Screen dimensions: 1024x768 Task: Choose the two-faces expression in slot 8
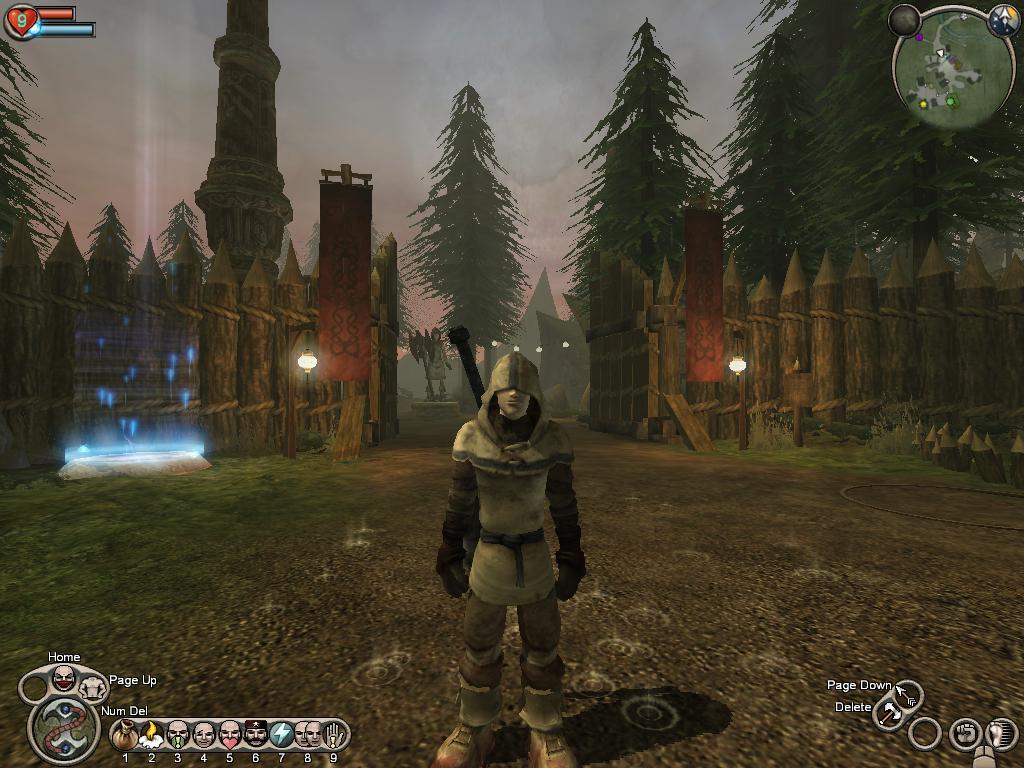[x=308, y=735]
